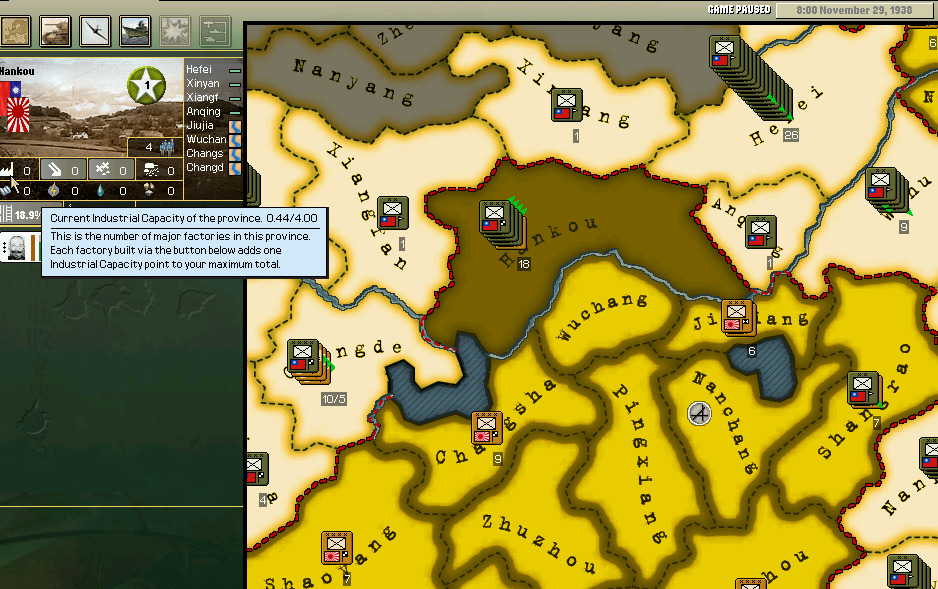Select Changd in the adjacent province list

[x=205, y=168]
